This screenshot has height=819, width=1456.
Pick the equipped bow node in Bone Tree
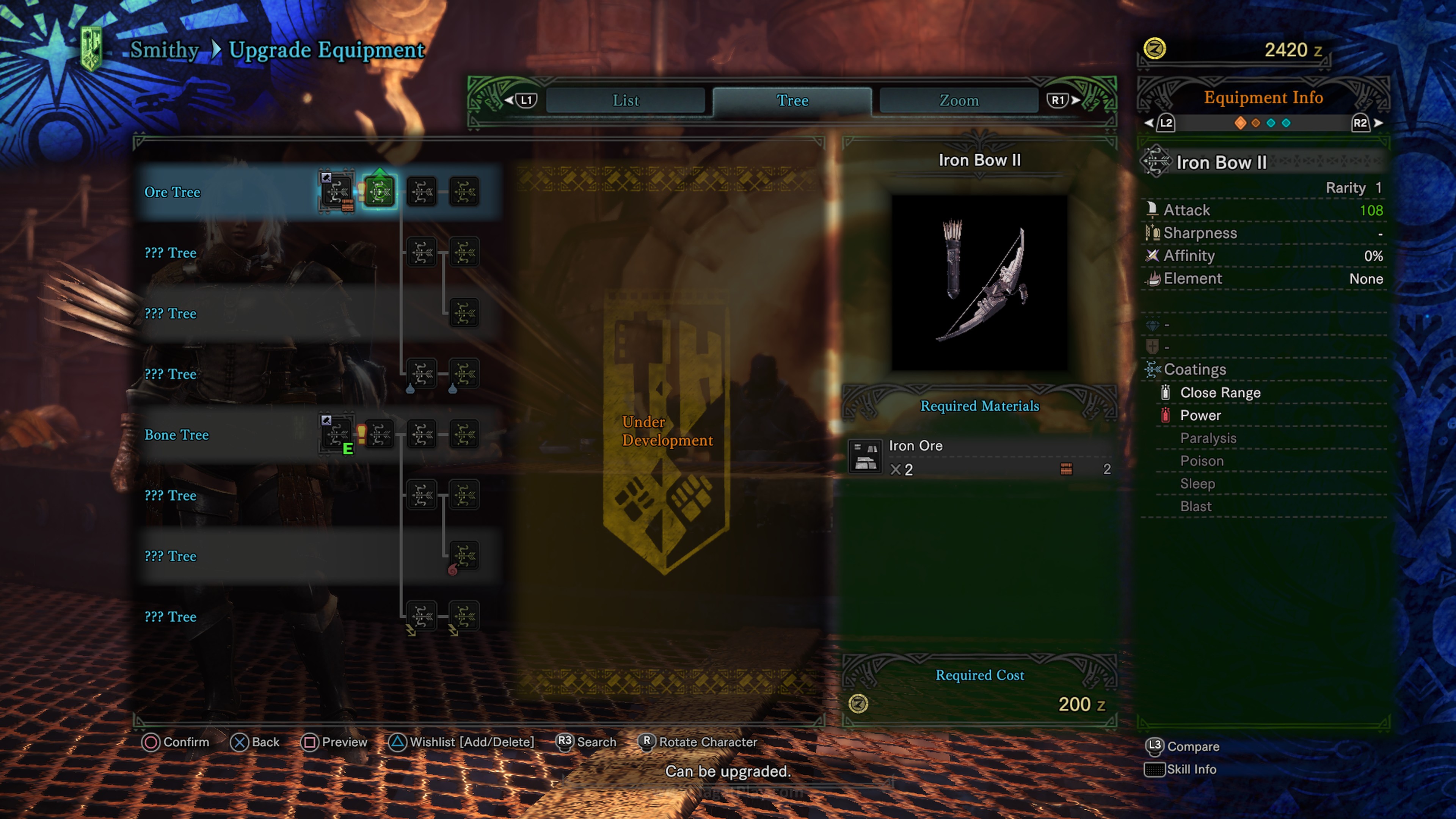[337, 435]
